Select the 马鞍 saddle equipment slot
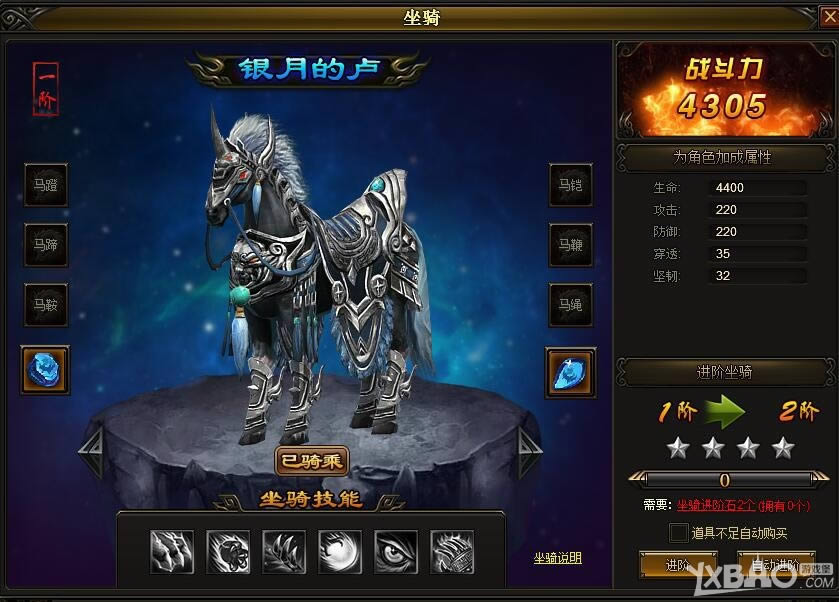The image size is (839, 602). click(46, 305)
